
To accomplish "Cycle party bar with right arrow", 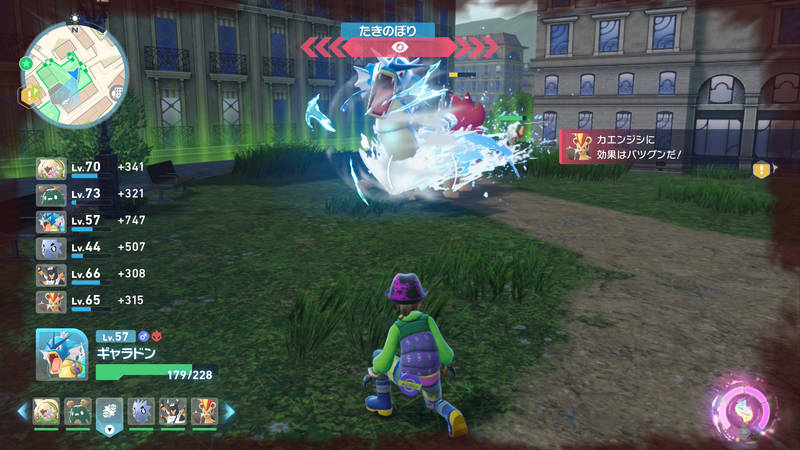I will pyautogui.click(x=229, y=411).
